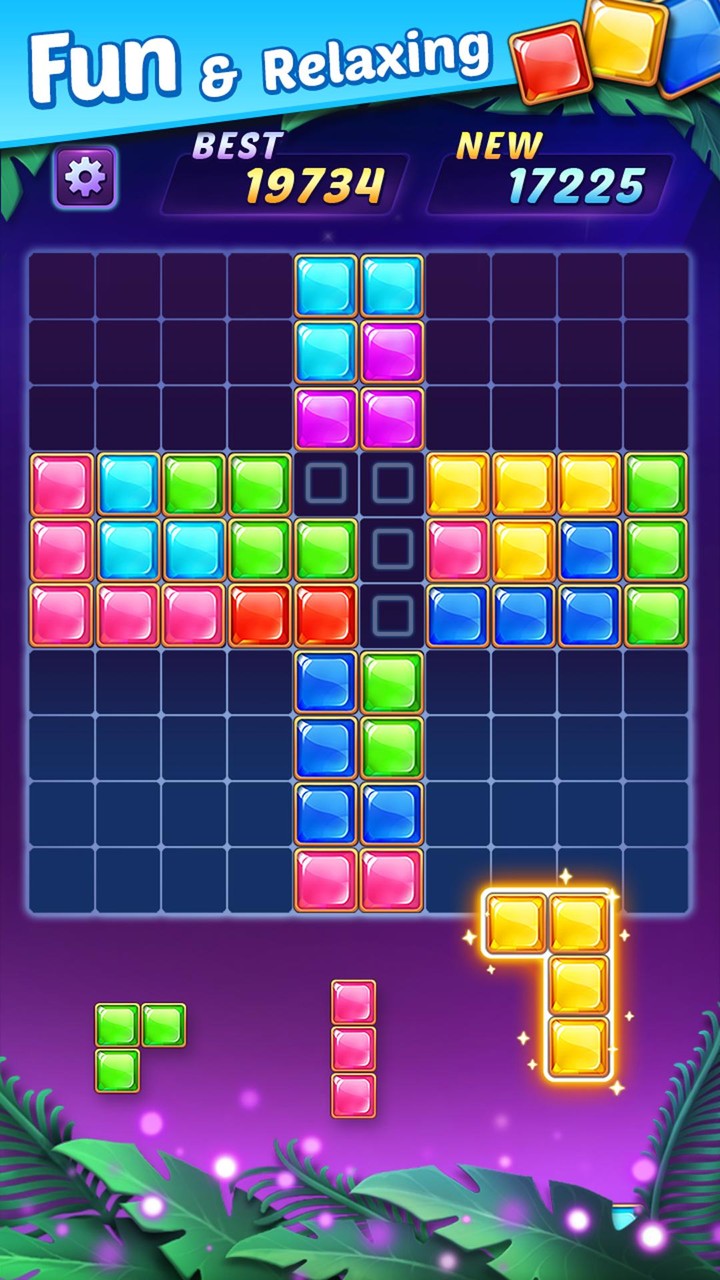Pick the pink vertical three-block piece
This screenshot has height=1280, width=720.
pyautogui.click(x=354, y=1048)
